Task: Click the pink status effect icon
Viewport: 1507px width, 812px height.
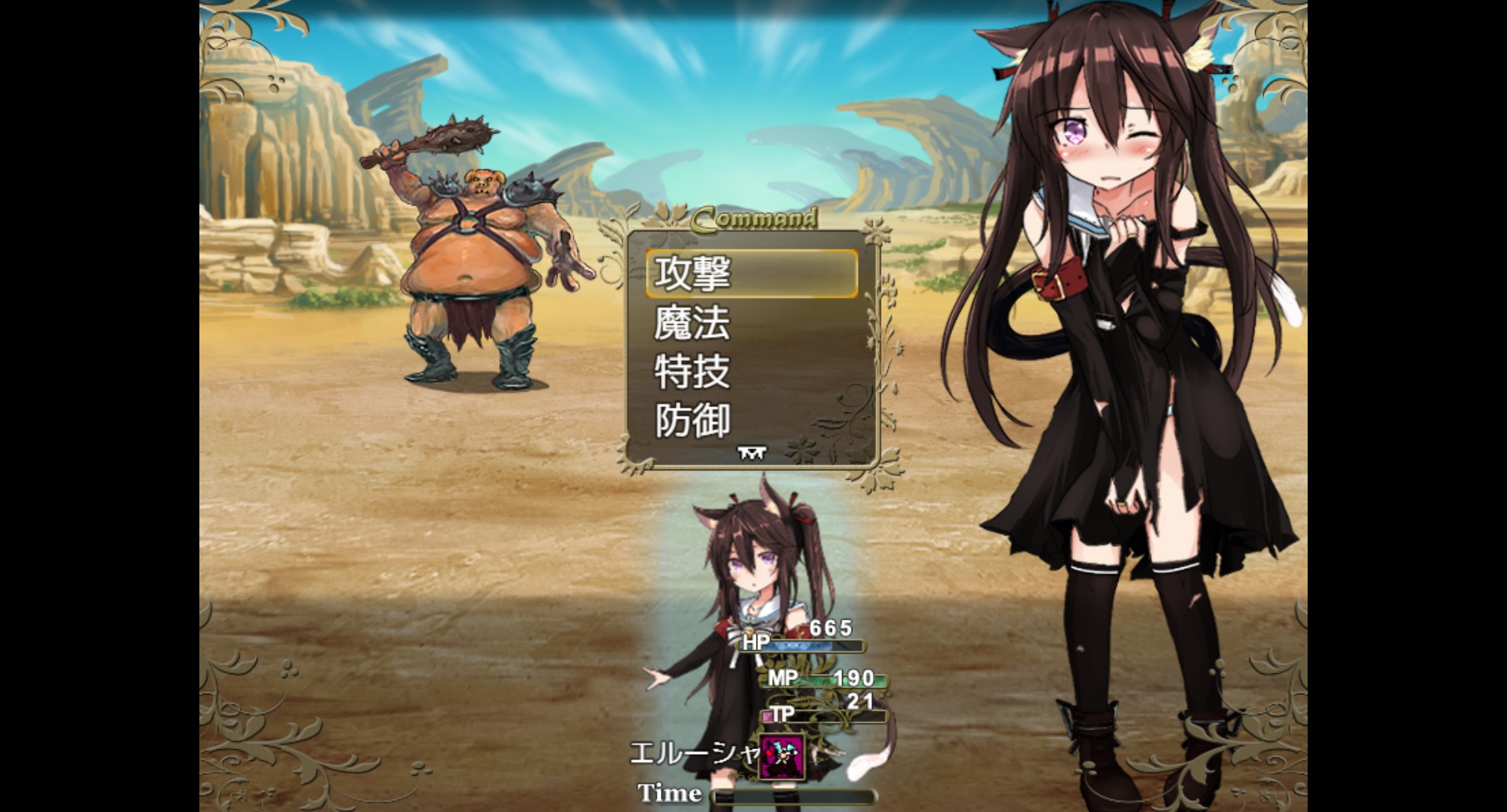Action: click(x=782, y=757)
